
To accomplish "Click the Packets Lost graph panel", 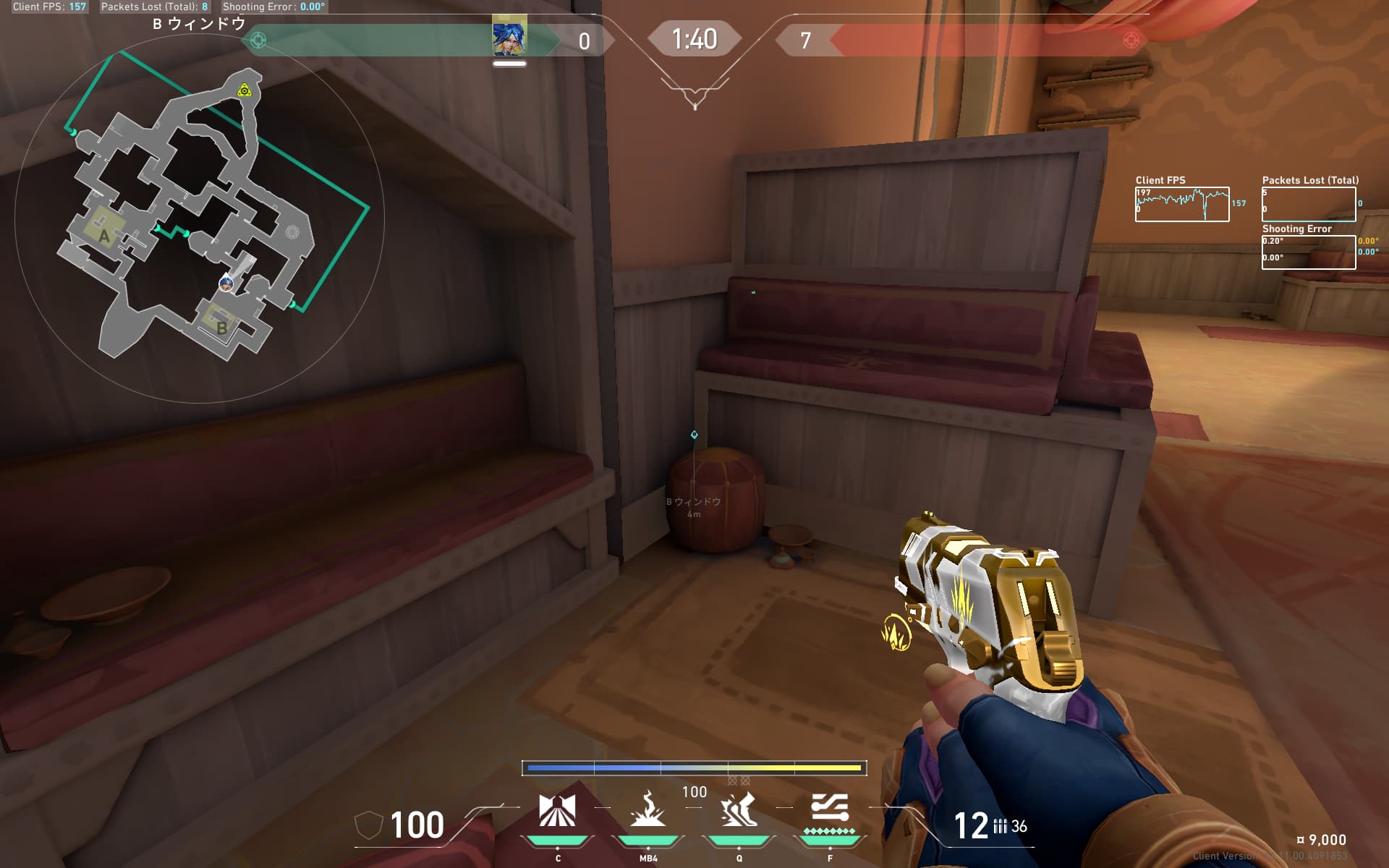I will (x=1308, y=204).
